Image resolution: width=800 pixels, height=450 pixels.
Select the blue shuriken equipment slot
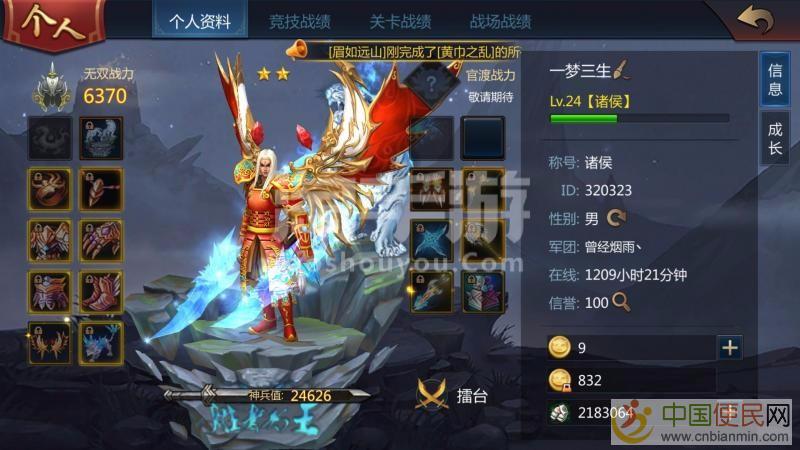tap(431, 240)
